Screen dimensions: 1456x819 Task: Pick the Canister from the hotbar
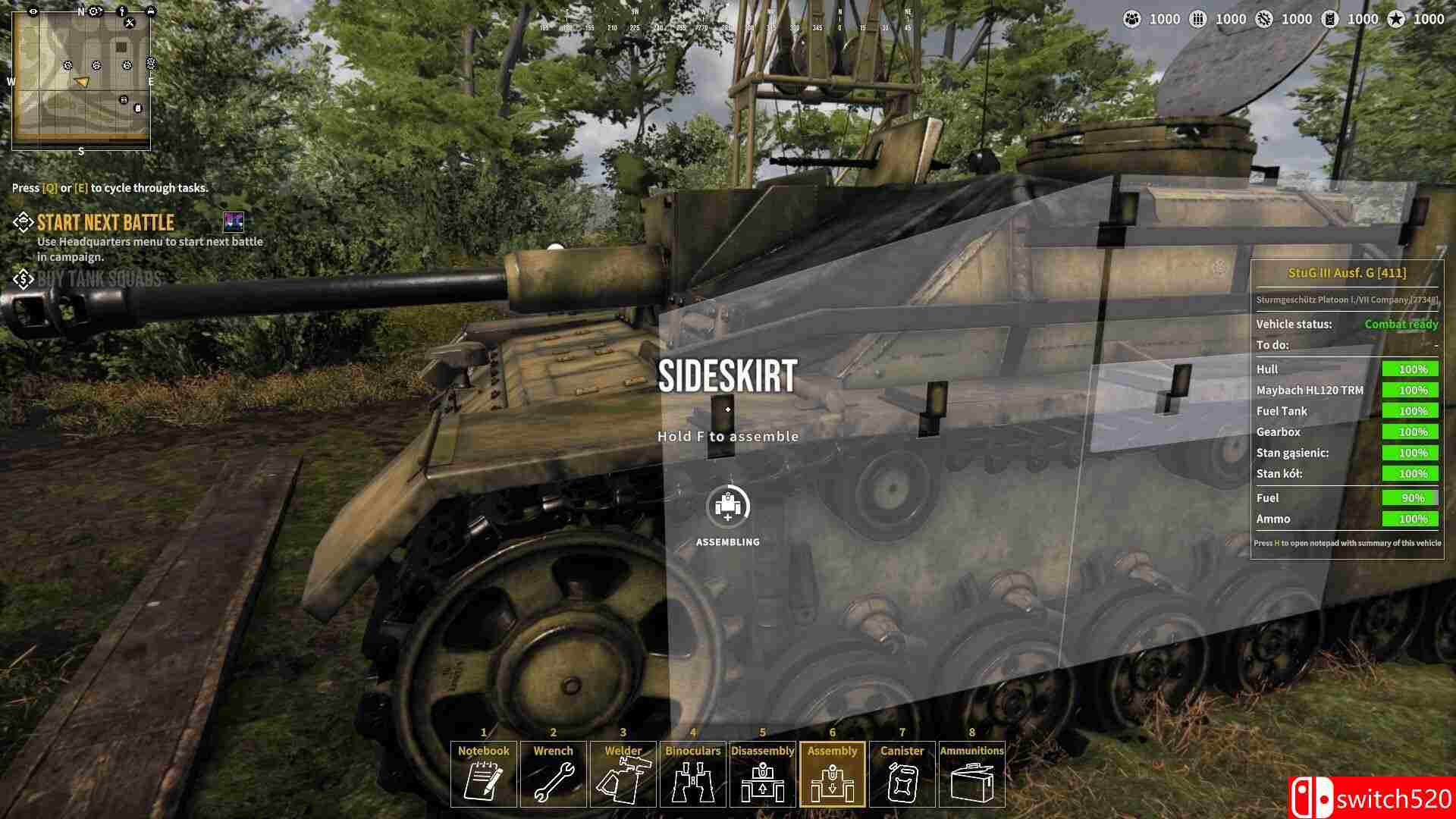click(x=902, y=774)
